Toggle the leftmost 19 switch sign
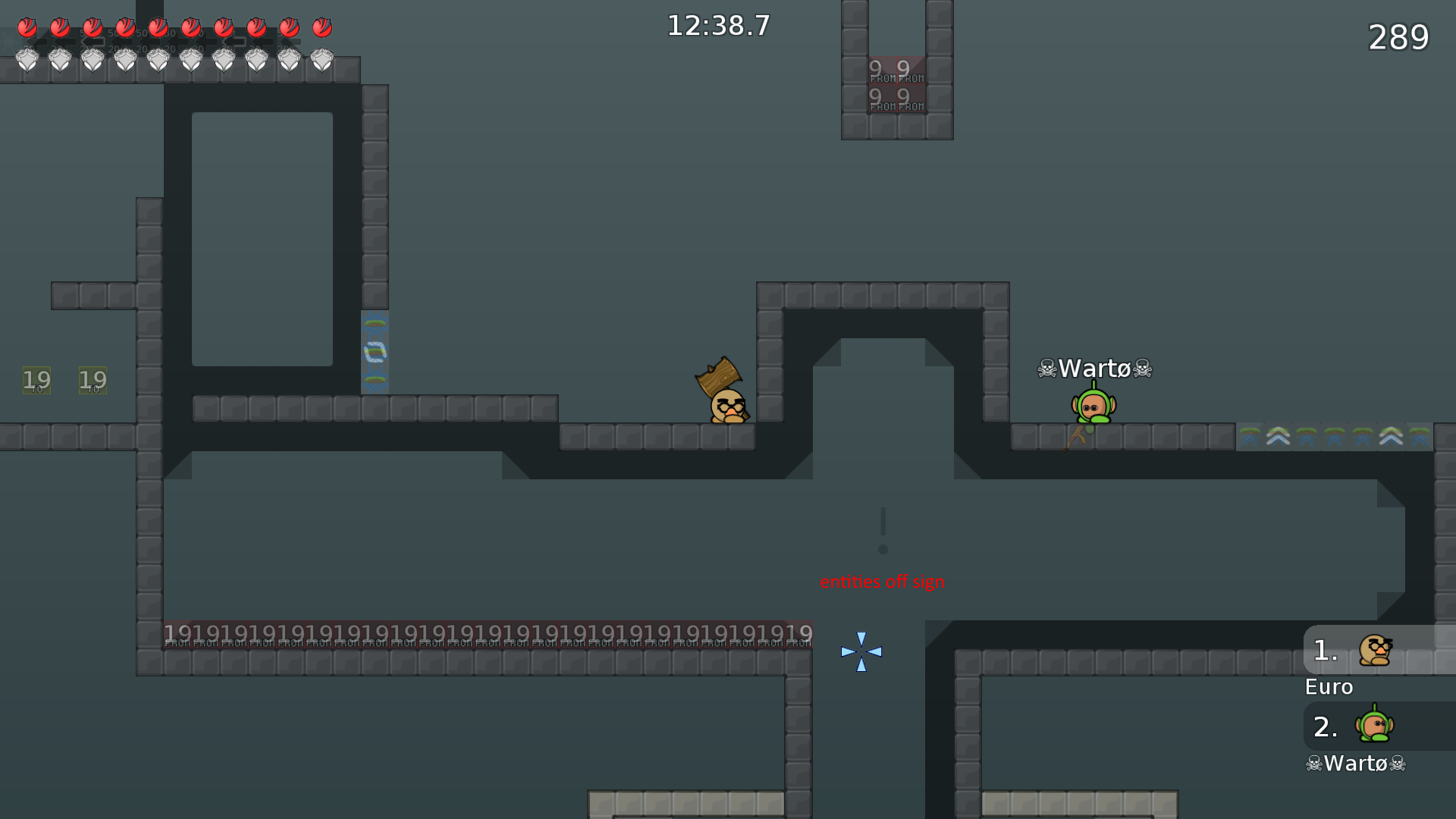Image resolution: width=1456 pixels, height=819 pixels. pyautogui.click(x=36, y=379)
